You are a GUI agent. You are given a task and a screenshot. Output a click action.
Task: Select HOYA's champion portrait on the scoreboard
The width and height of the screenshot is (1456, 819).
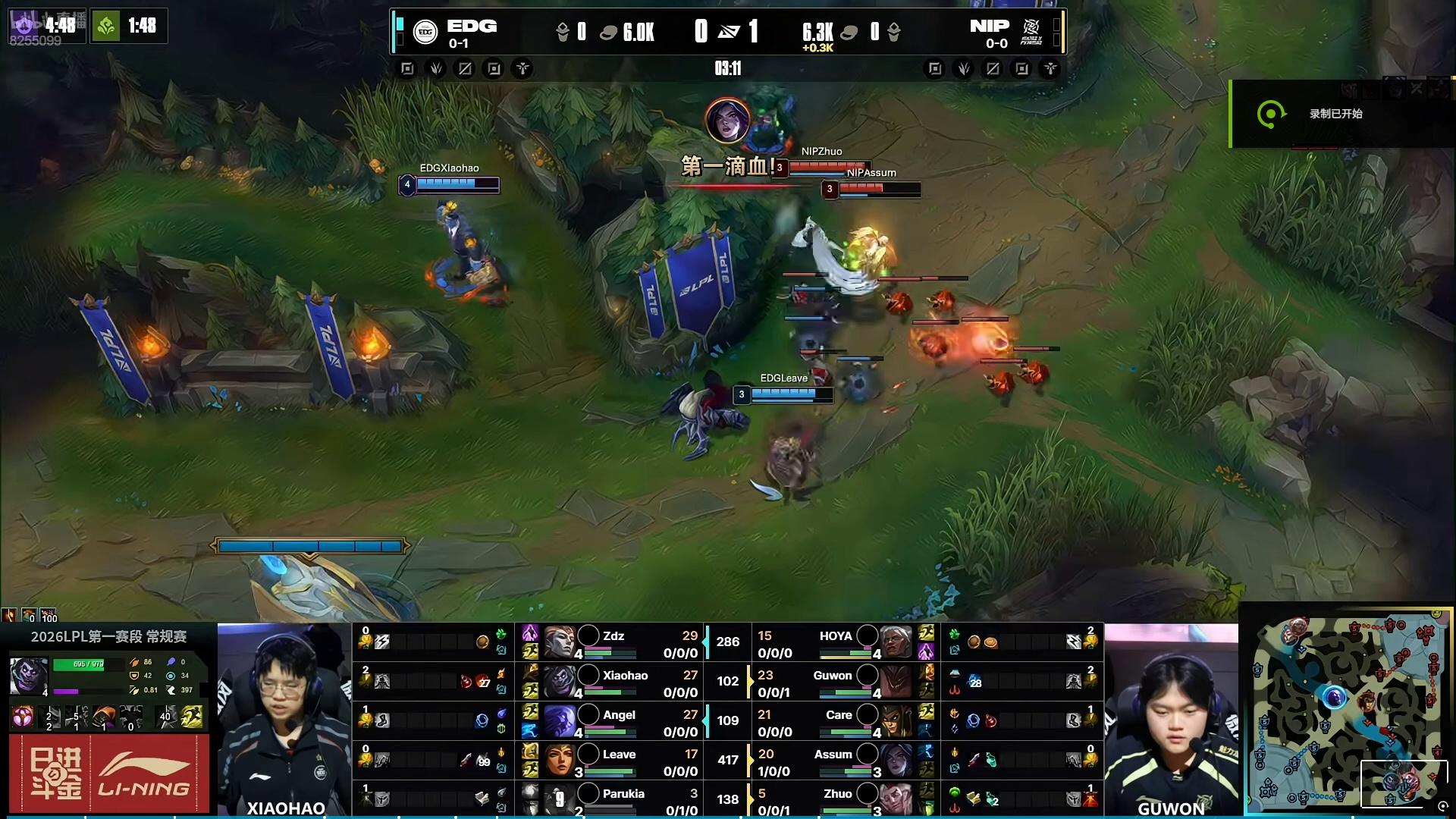pyautogui.click(x=896, y=642)
